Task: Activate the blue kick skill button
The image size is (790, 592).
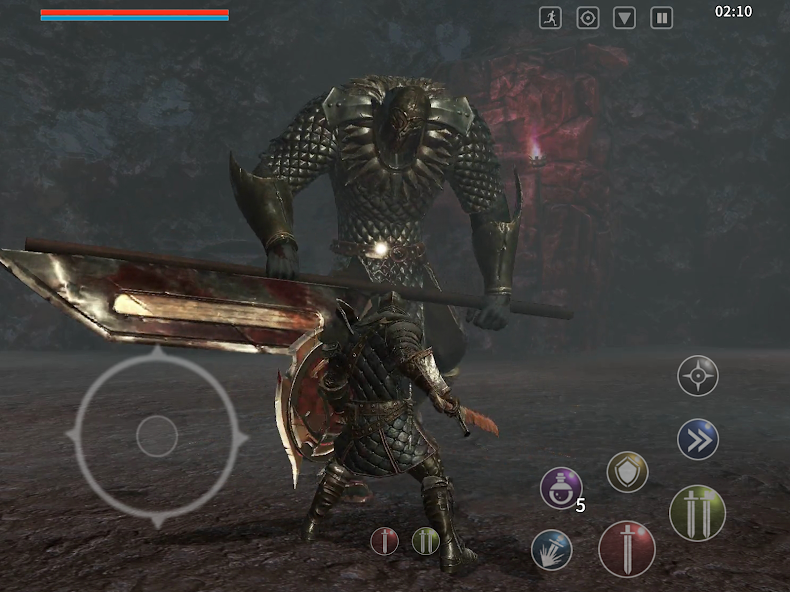Action: pos(552,549)
